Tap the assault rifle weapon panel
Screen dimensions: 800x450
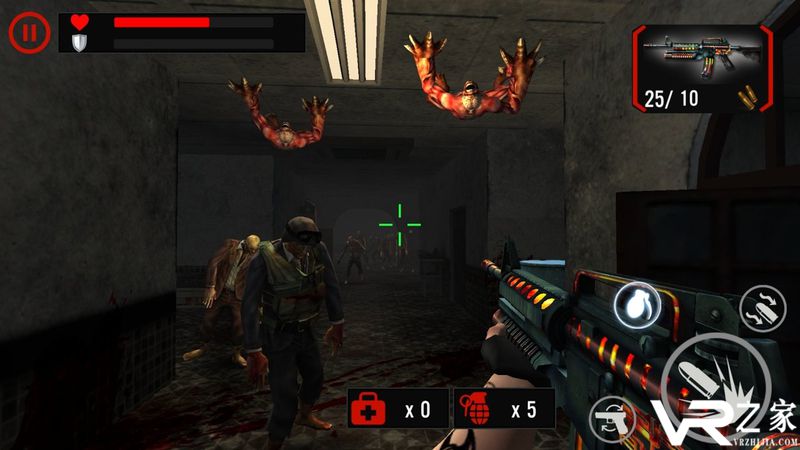click(x=702, y=65)
